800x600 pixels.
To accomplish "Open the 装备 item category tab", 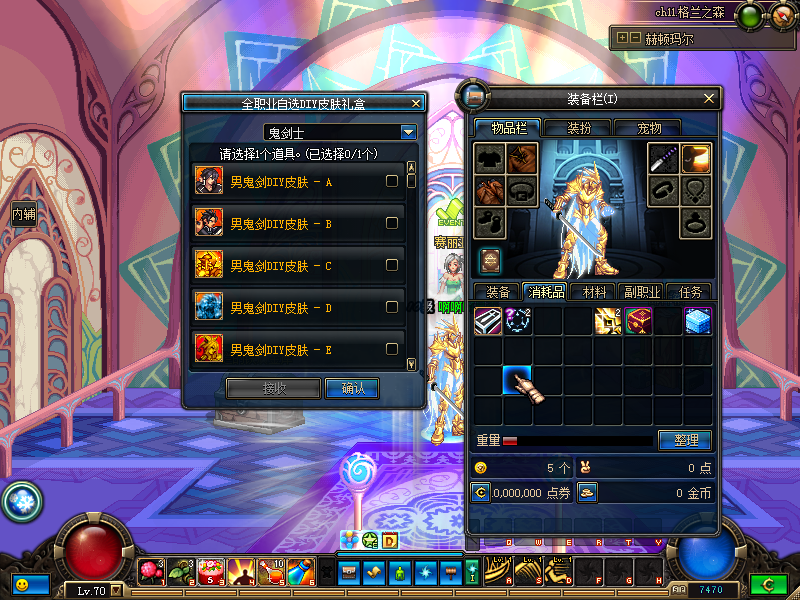I will (x=498, y=292).
